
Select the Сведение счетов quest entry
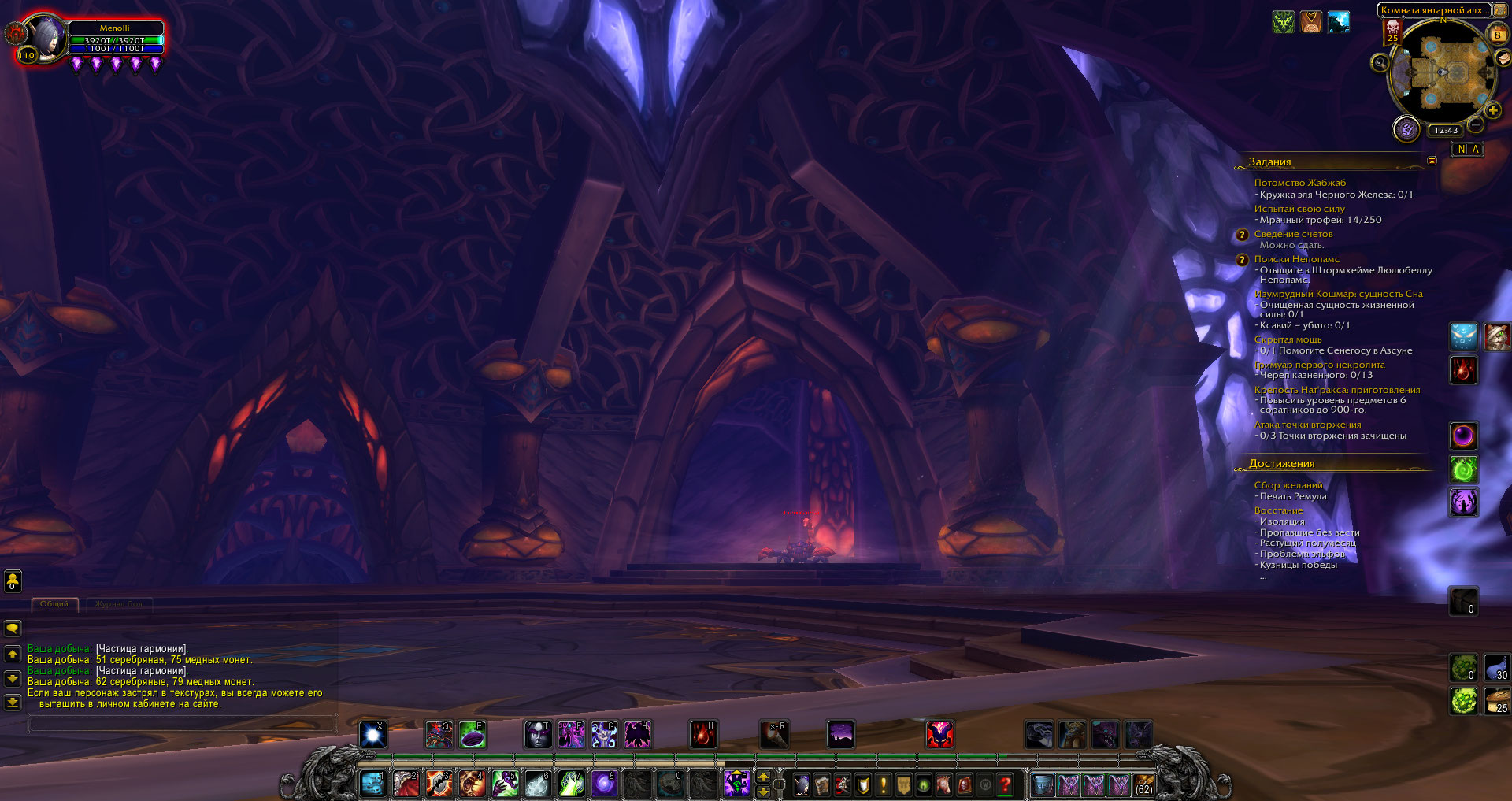pos(1293,234)
